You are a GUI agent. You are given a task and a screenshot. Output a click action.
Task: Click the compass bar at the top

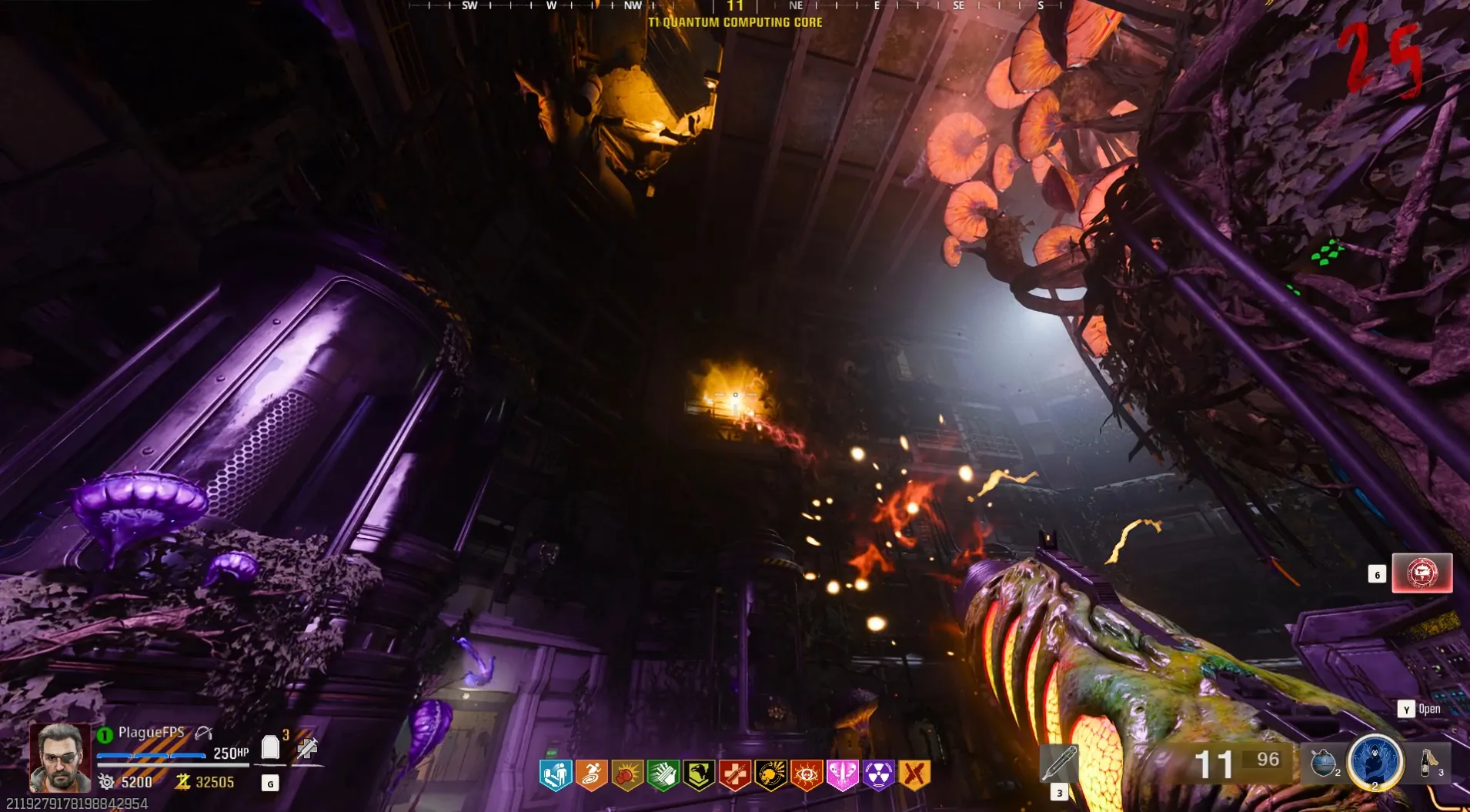click(735, 6)
